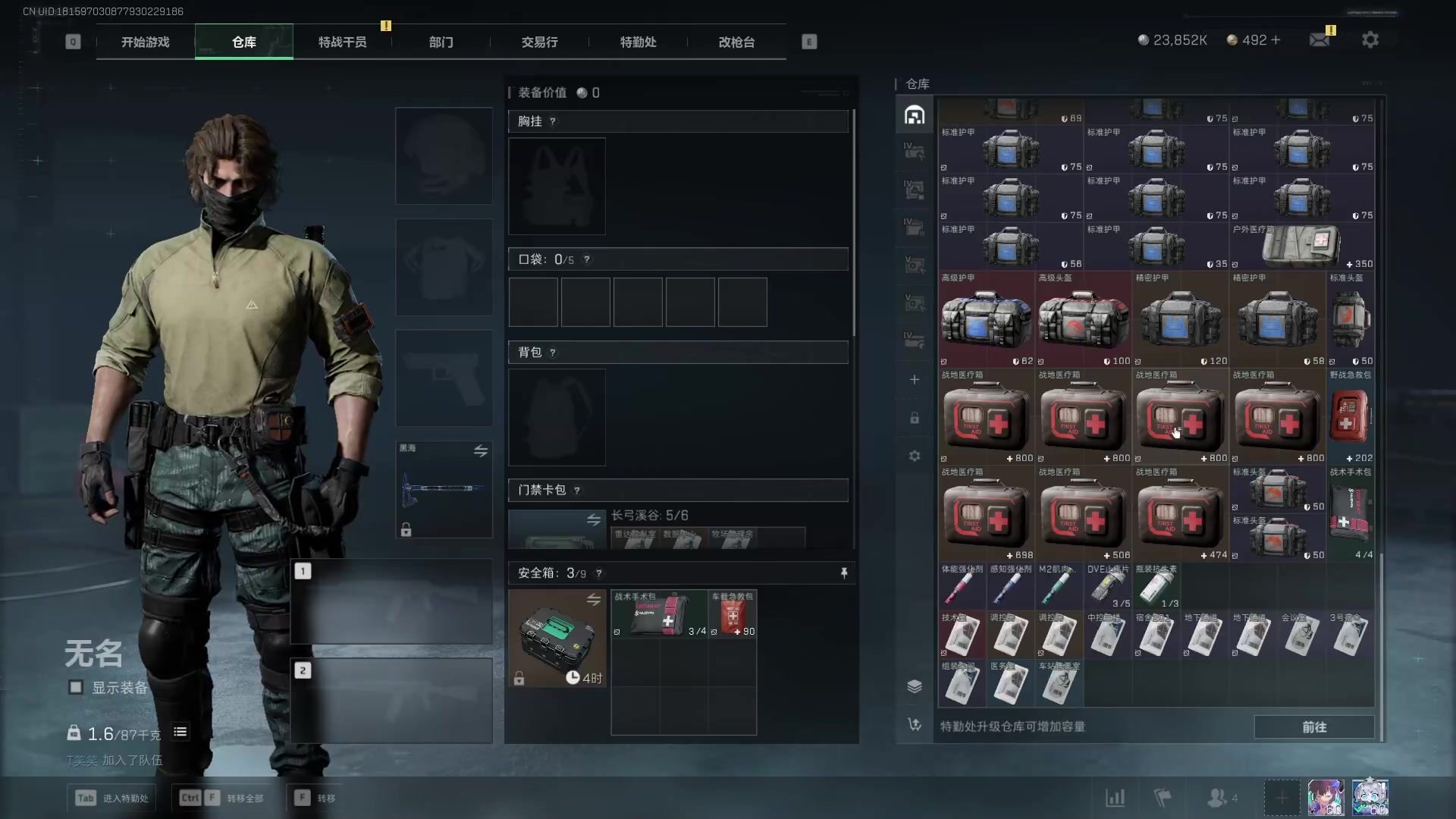Switch to the 特战干员 tab

coord(342,42)
